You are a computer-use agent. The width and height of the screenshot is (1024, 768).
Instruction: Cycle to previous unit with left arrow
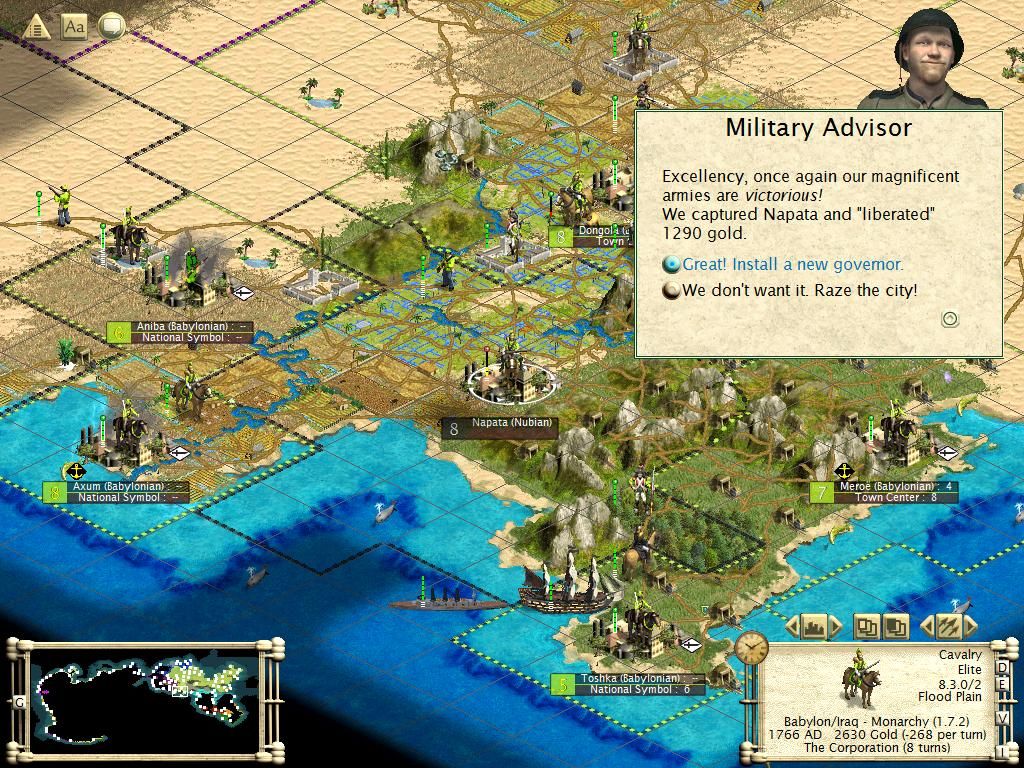[x=925, y=627]
